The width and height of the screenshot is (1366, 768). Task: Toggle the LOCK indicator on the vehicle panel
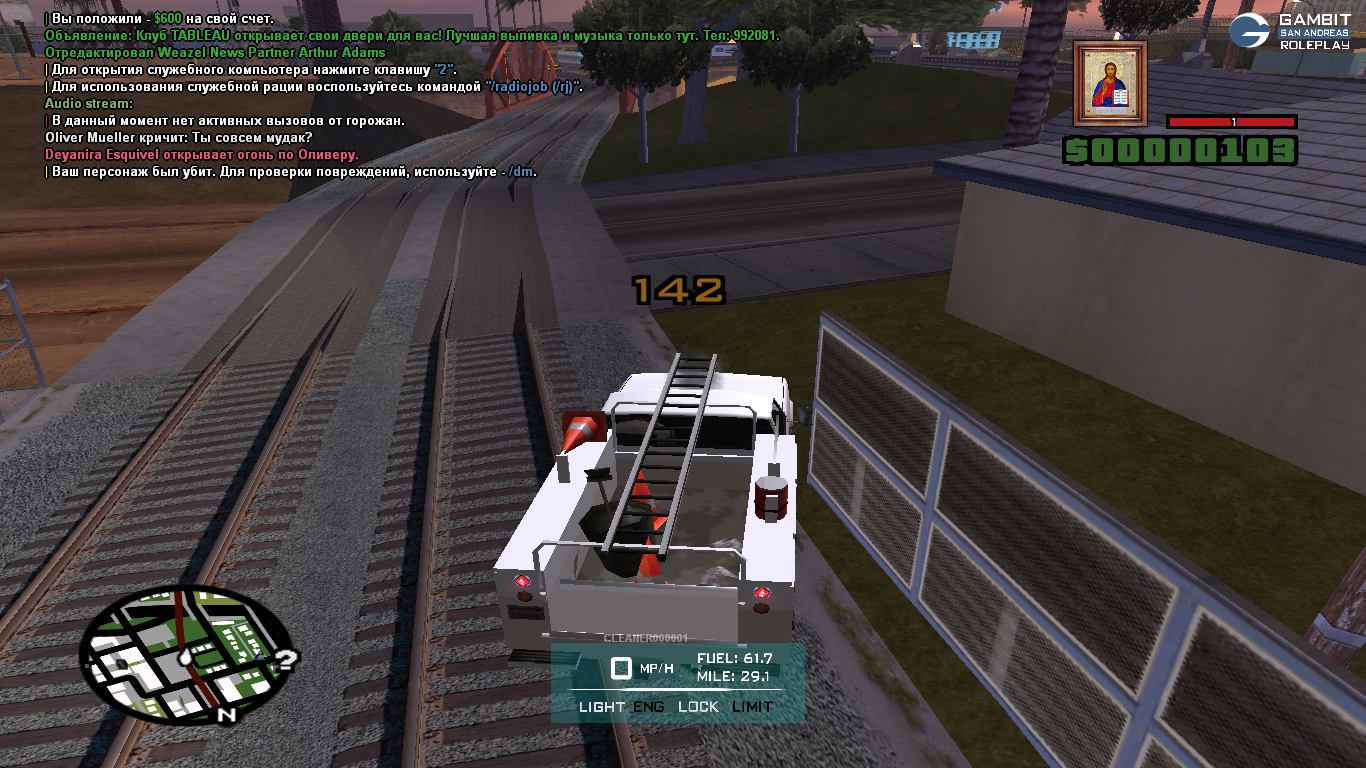click(x=698, y=707)
